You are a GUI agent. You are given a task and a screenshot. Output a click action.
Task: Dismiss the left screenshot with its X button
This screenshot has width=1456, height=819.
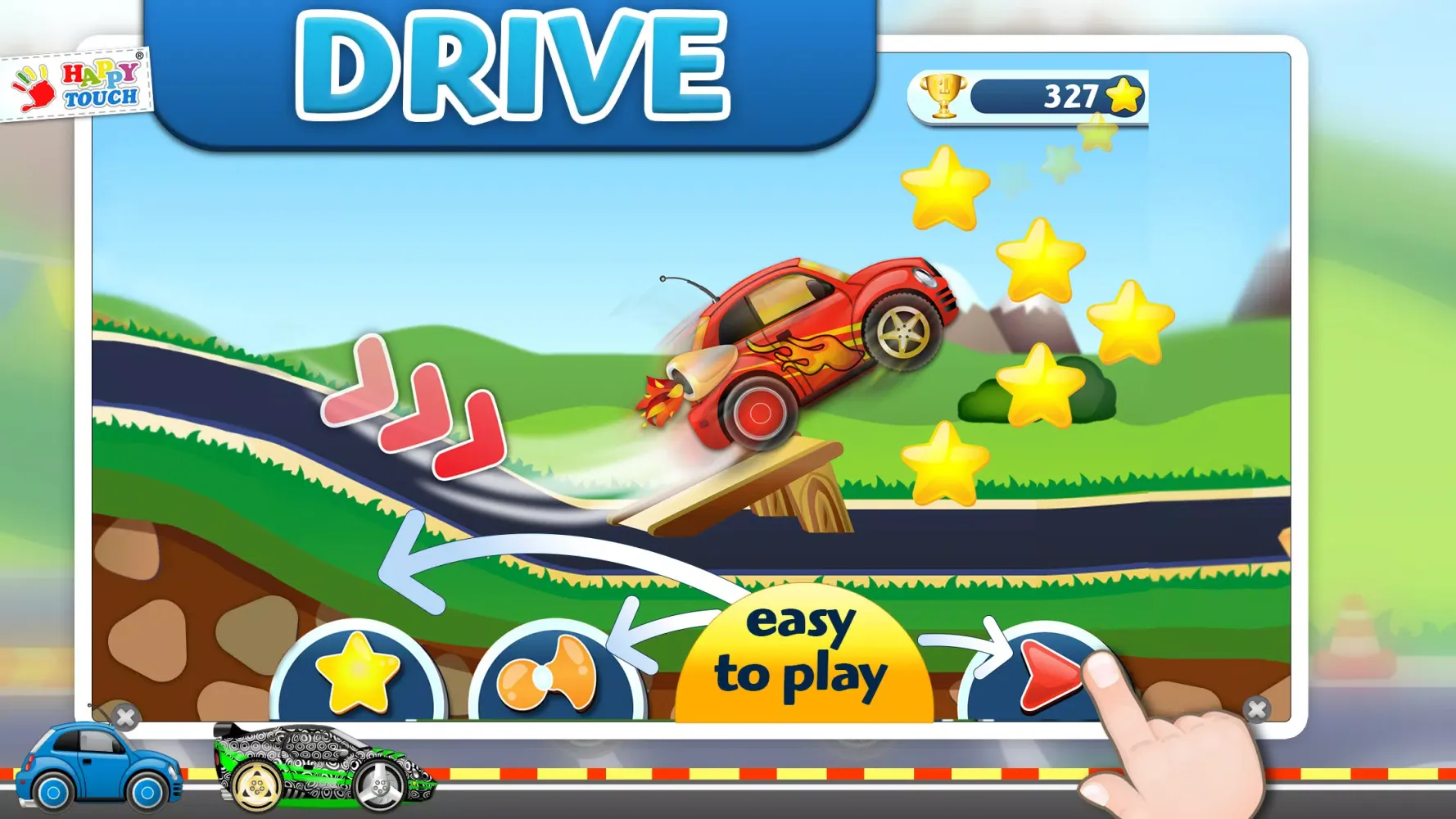[x=124, y=716]
